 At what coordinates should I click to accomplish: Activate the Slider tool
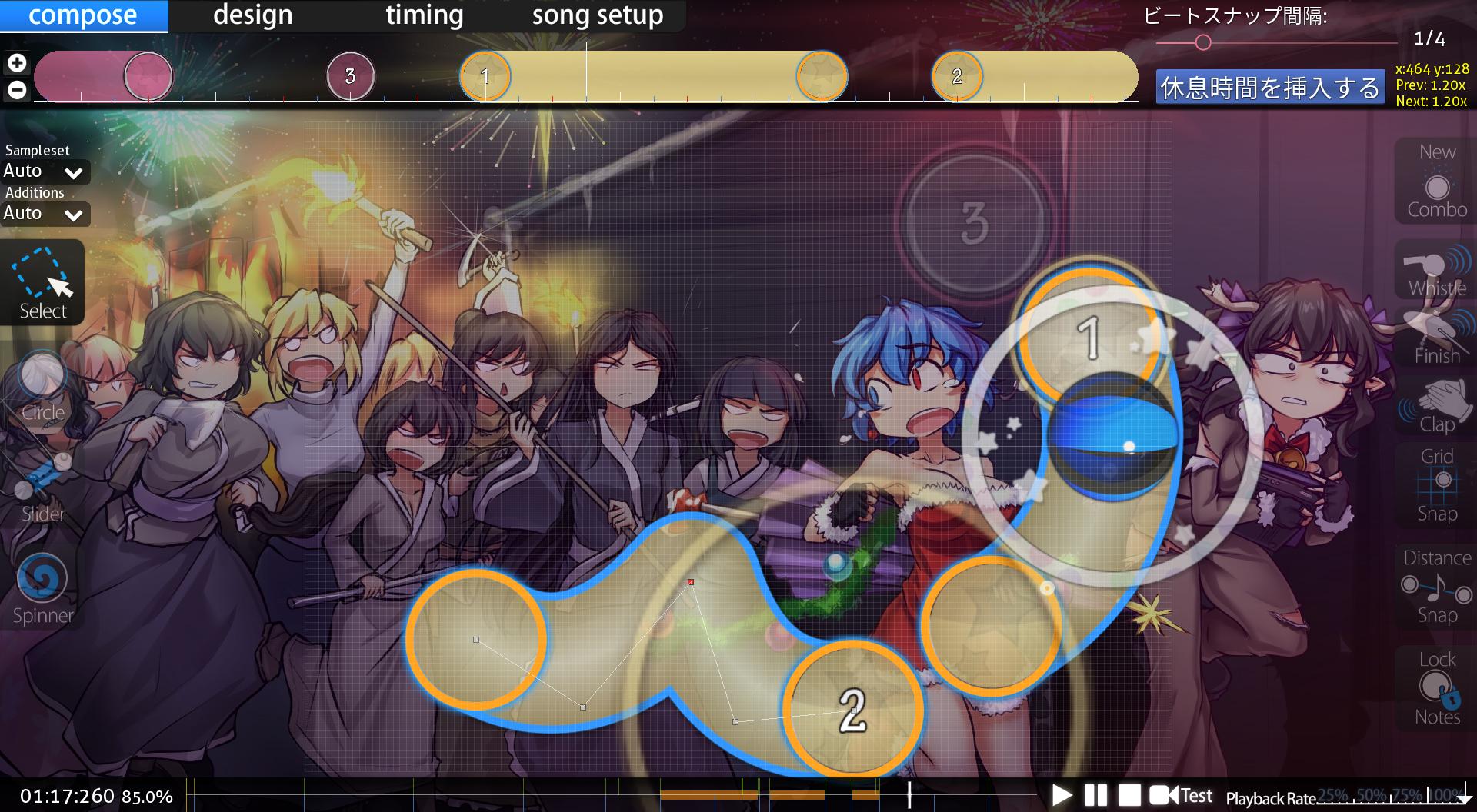click(43, 487)
